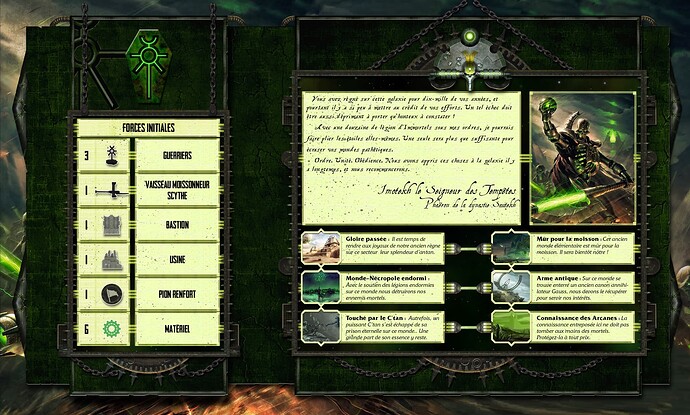Select the Arme antique objective

(565, 286)
